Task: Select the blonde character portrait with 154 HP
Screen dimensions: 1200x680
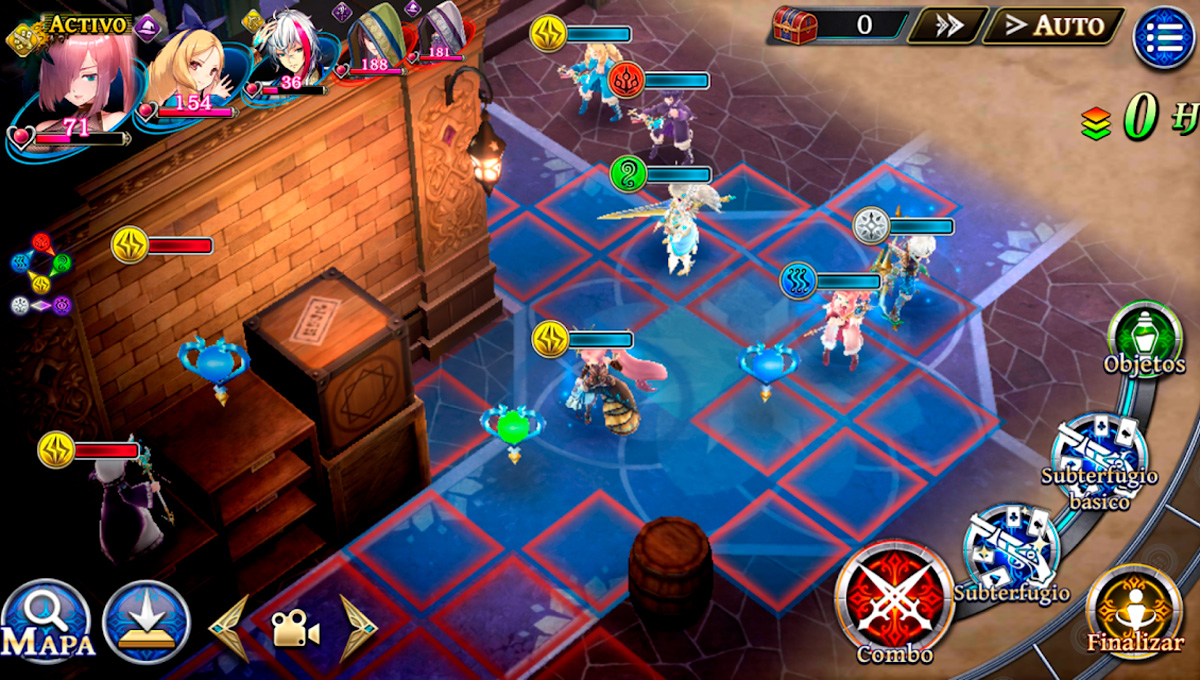Action: pyautogui.click(x=190, y=65)
